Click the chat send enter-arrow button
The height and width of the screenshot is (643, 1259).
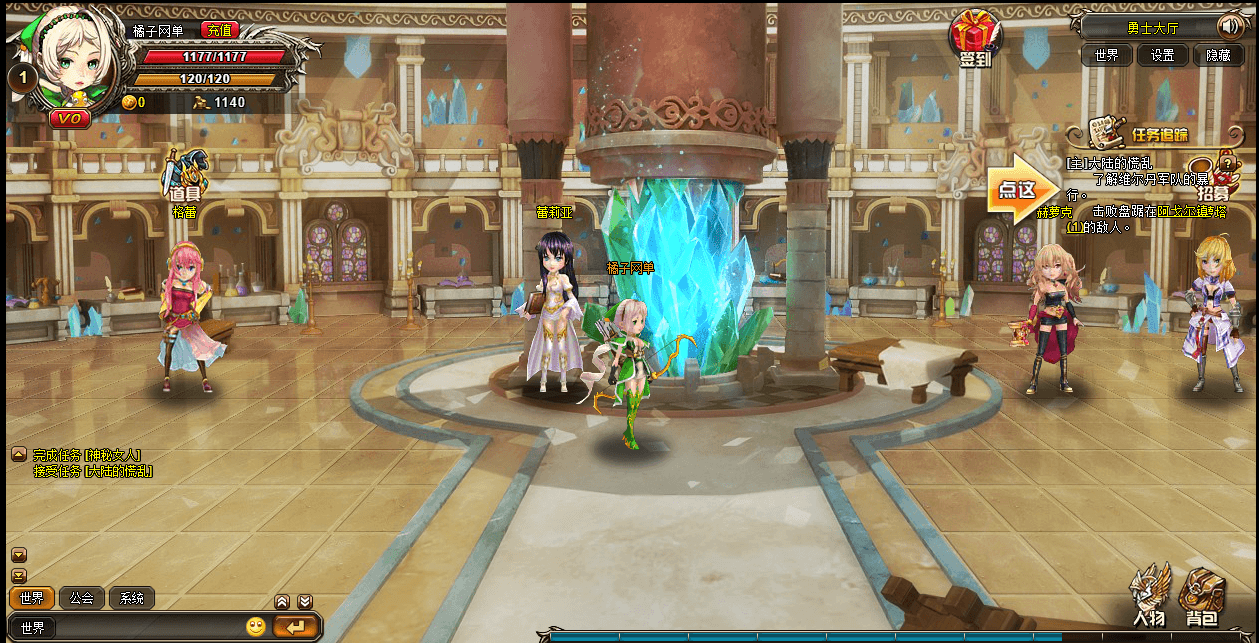(x=296, y=627)
